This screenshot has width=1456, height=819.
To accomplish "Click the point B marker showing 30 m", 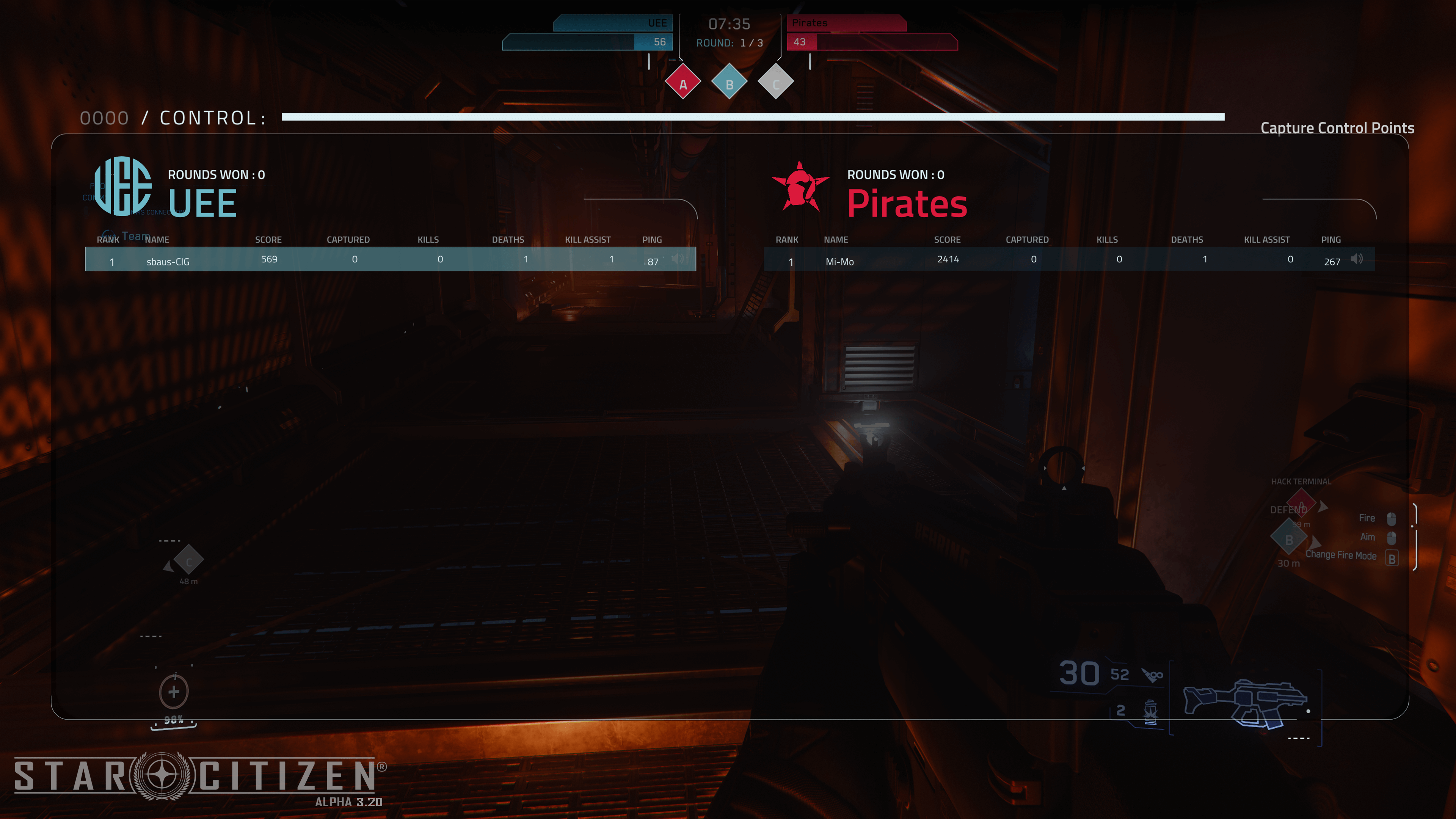I will click(x=1289, y=539).
